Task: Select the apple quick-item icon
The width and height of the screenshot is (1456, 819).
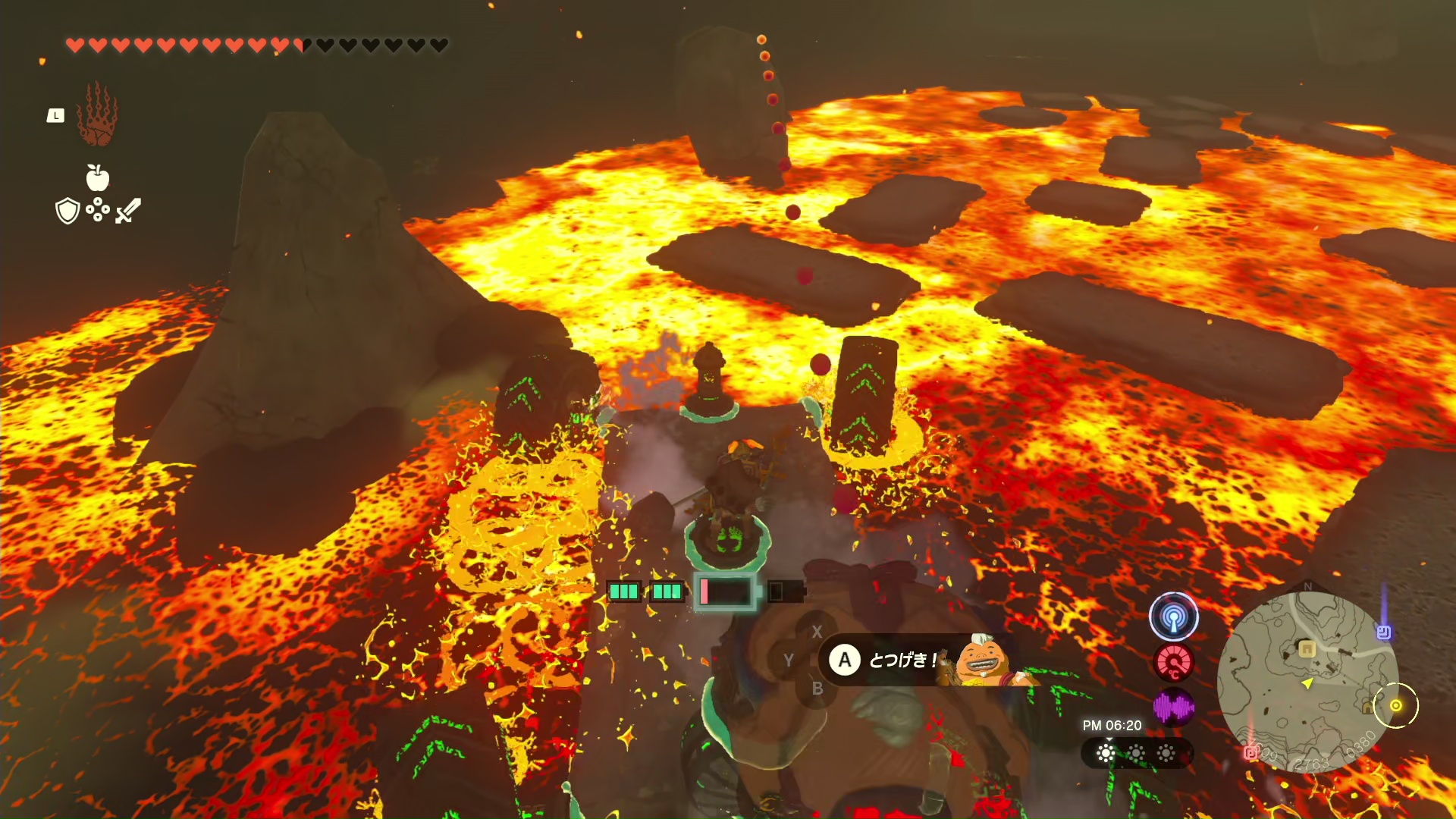Action: [x=98, y=178]
